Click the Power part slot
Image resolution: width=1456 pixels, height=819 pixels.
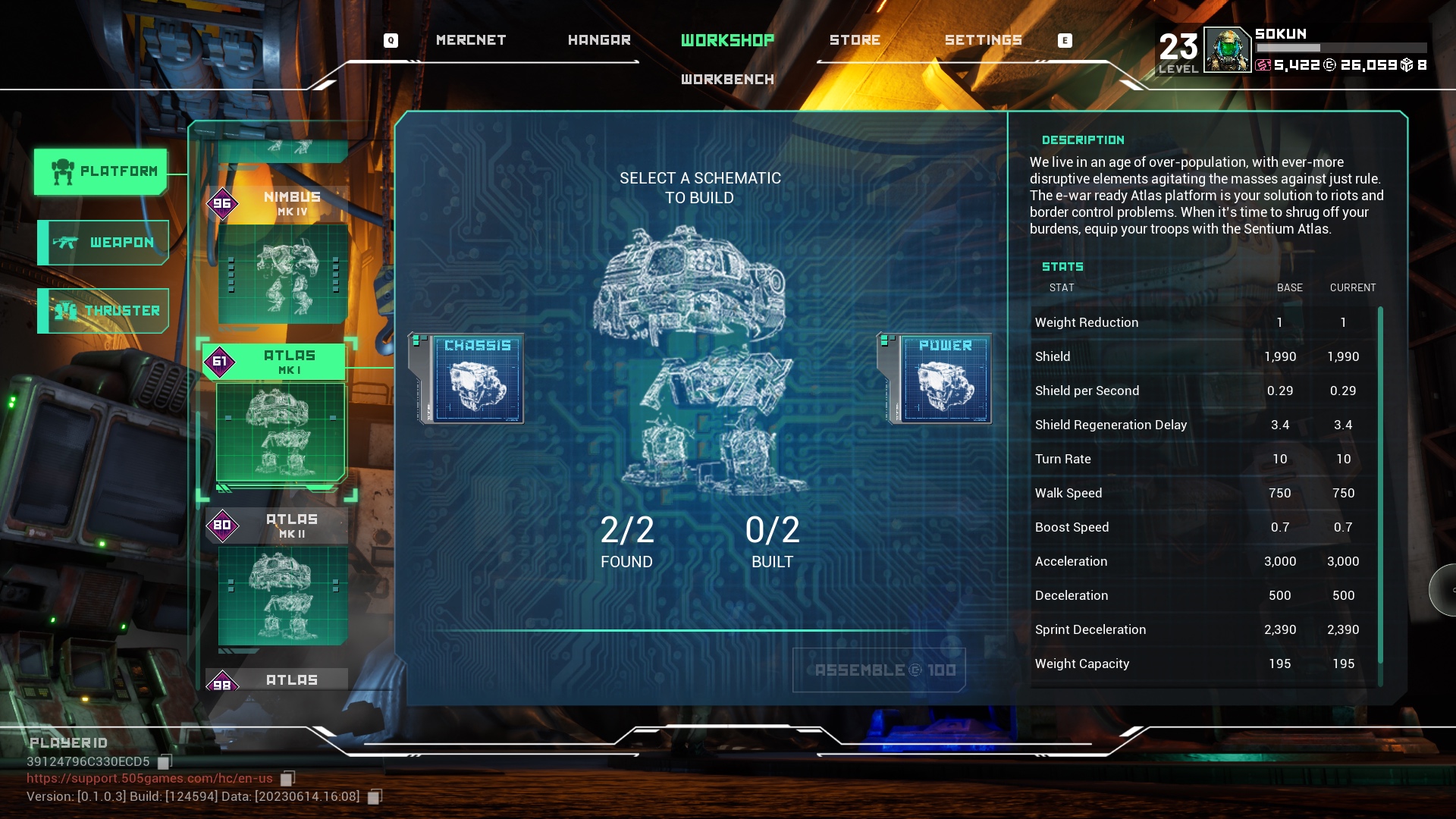[x=945, y=378]
